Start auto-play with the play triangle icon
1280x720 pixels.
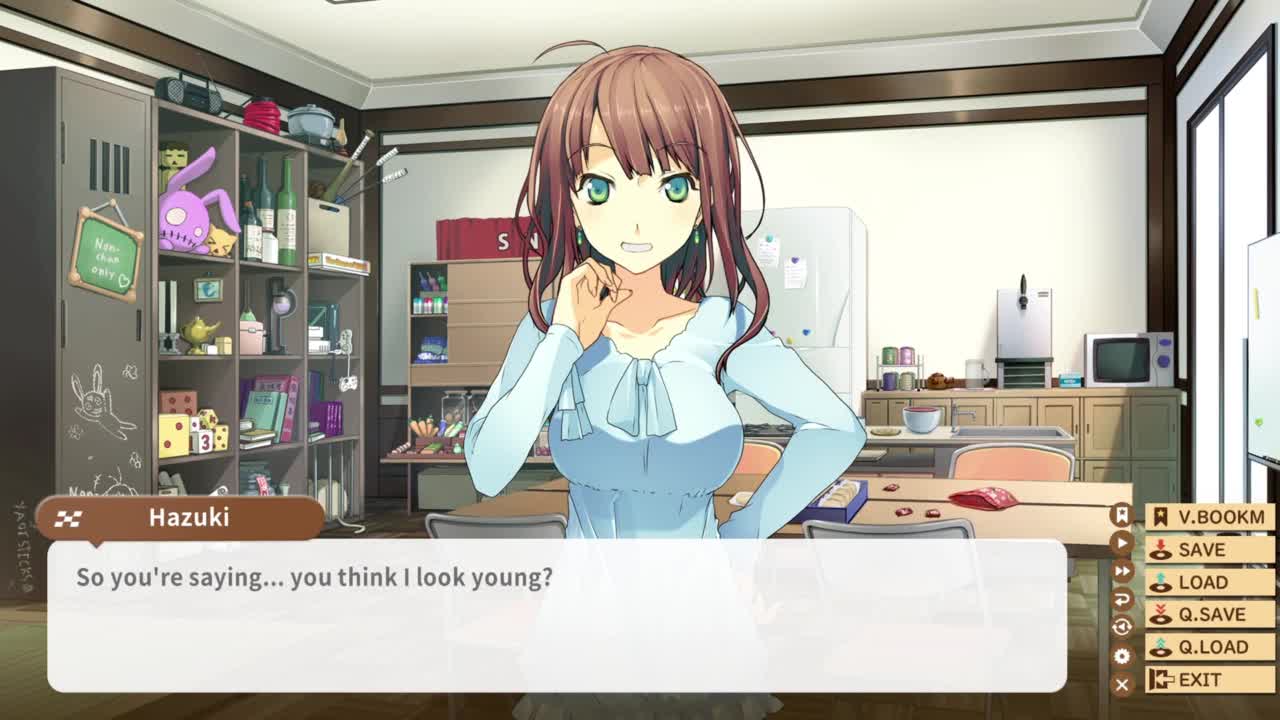[x=1122, y=543]
